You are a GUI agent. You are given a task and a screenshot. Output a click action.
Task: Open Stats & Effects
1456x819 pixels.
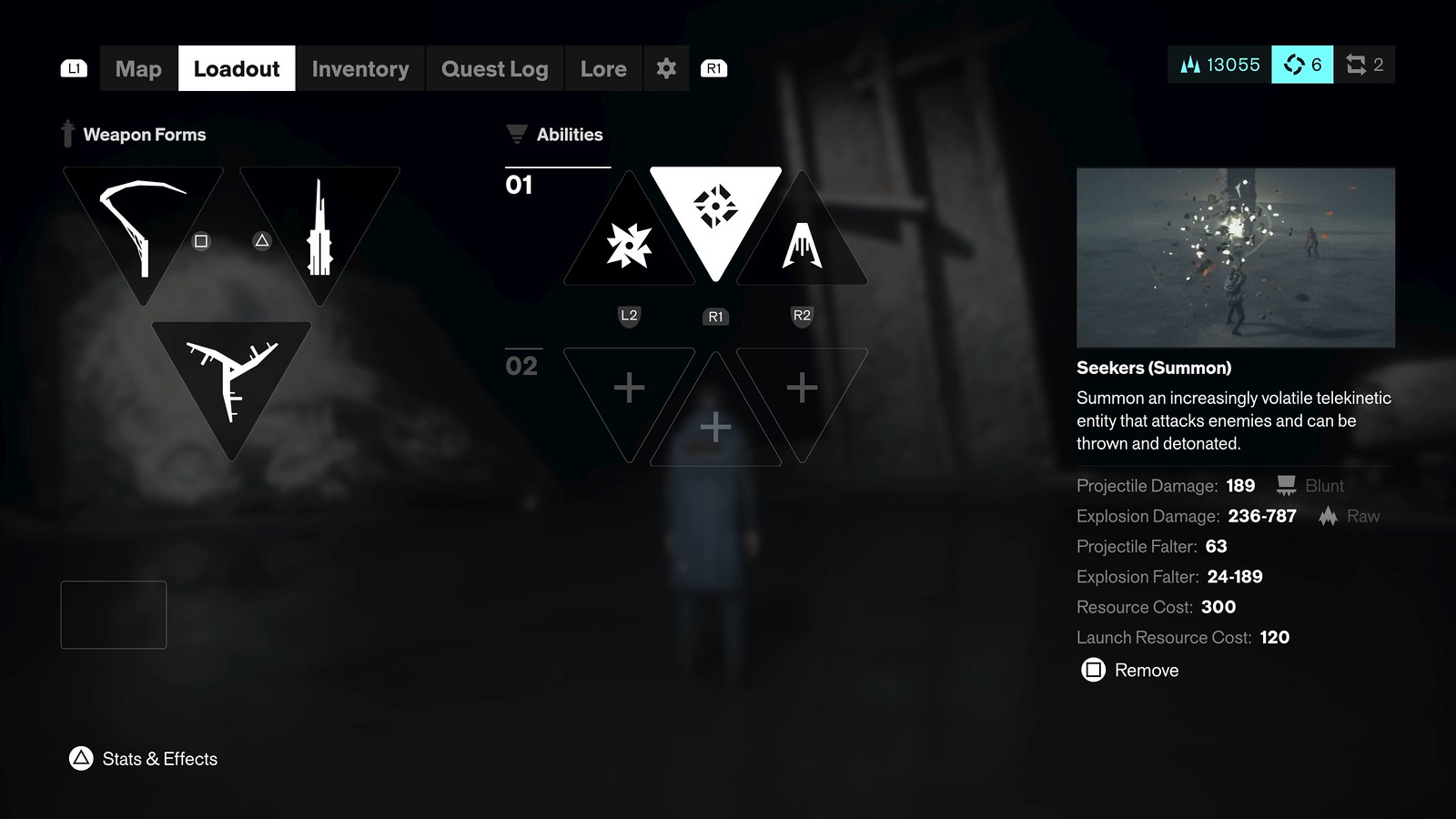pos(143,759)
